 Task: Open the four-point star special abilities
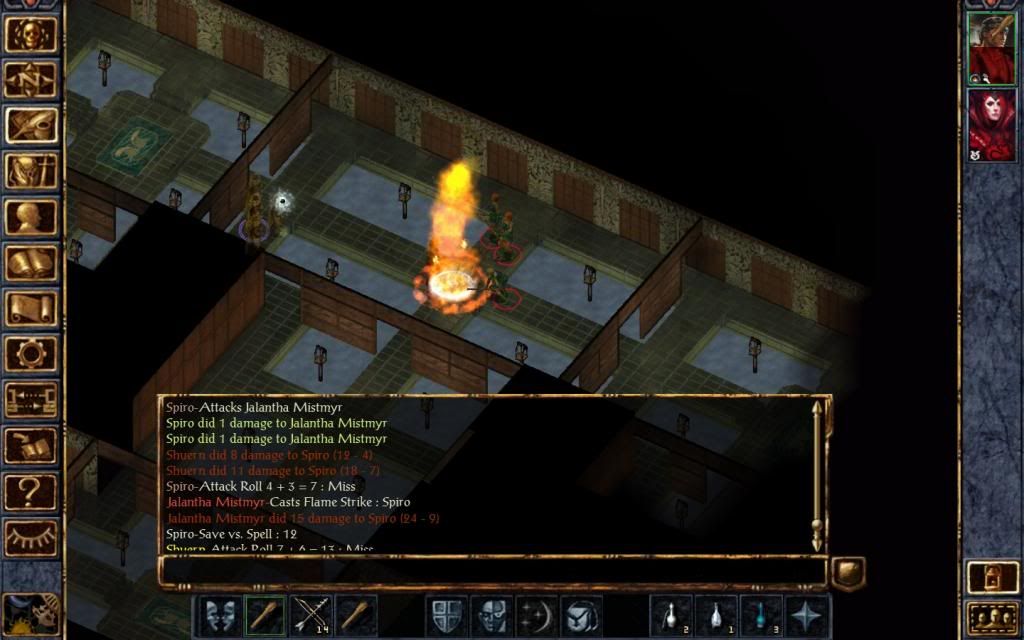(x=806, y=615)
